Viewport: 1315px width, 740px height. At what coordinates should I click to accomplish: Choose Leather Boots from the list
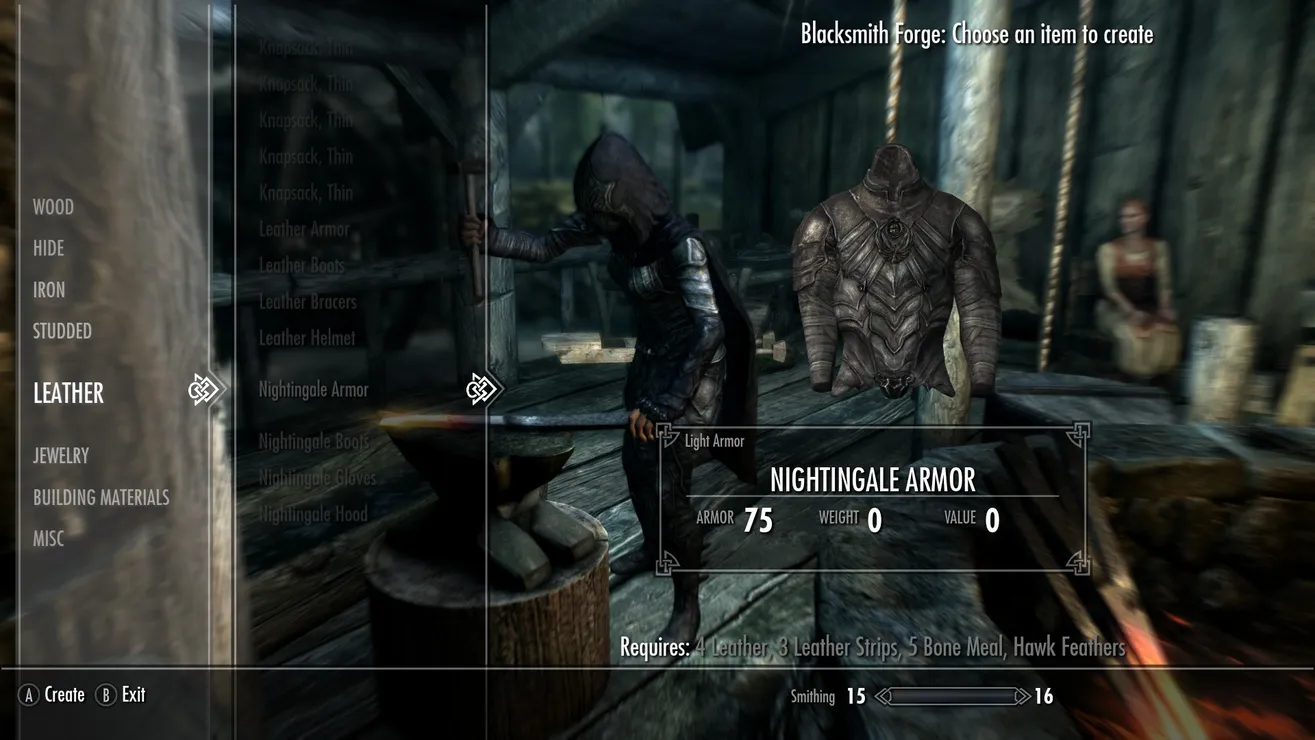click(x=301, y=265)
